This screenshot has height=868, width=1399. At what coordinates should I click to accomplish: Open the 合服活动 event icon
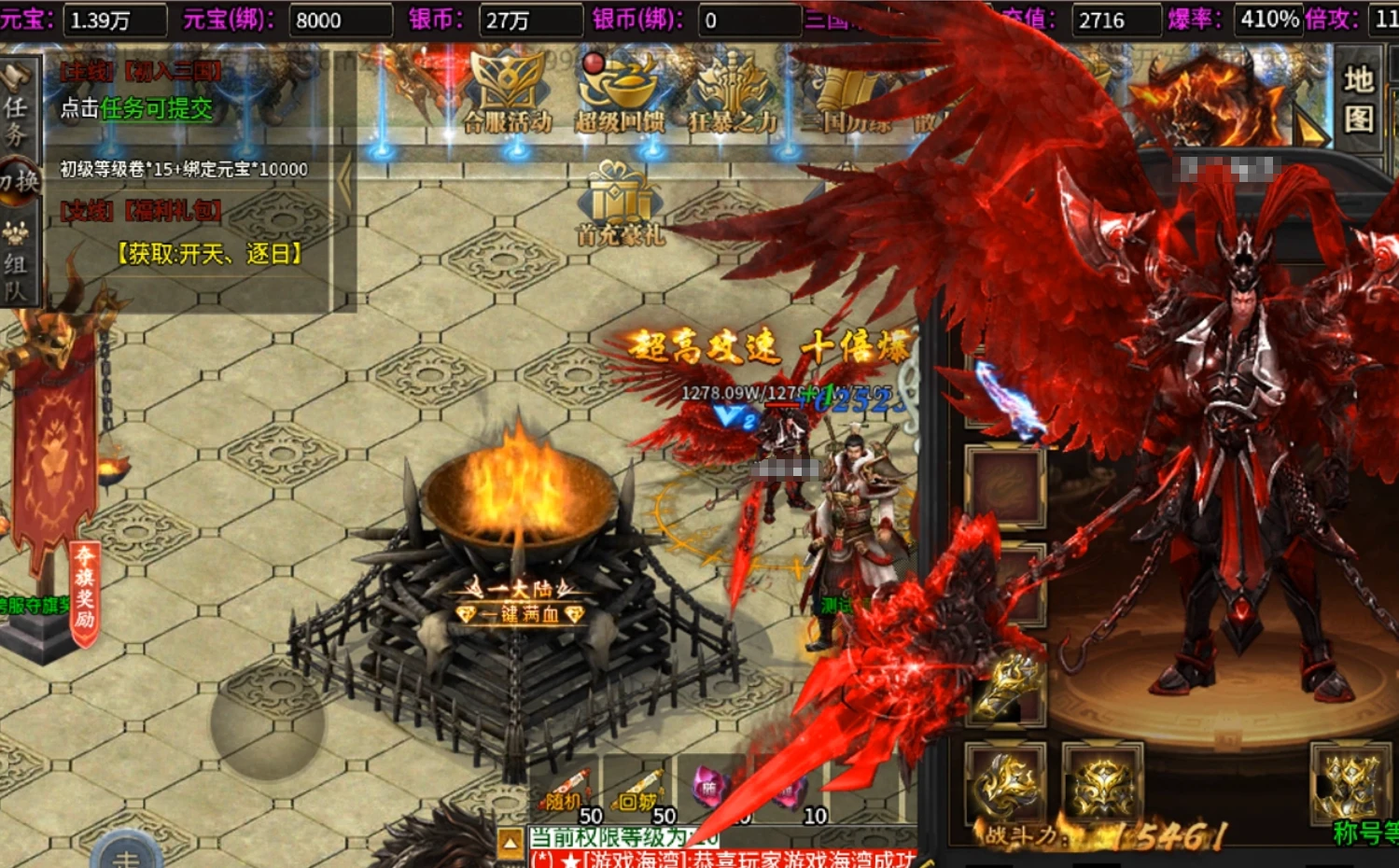pyautogui.click(x=507, y=94)
